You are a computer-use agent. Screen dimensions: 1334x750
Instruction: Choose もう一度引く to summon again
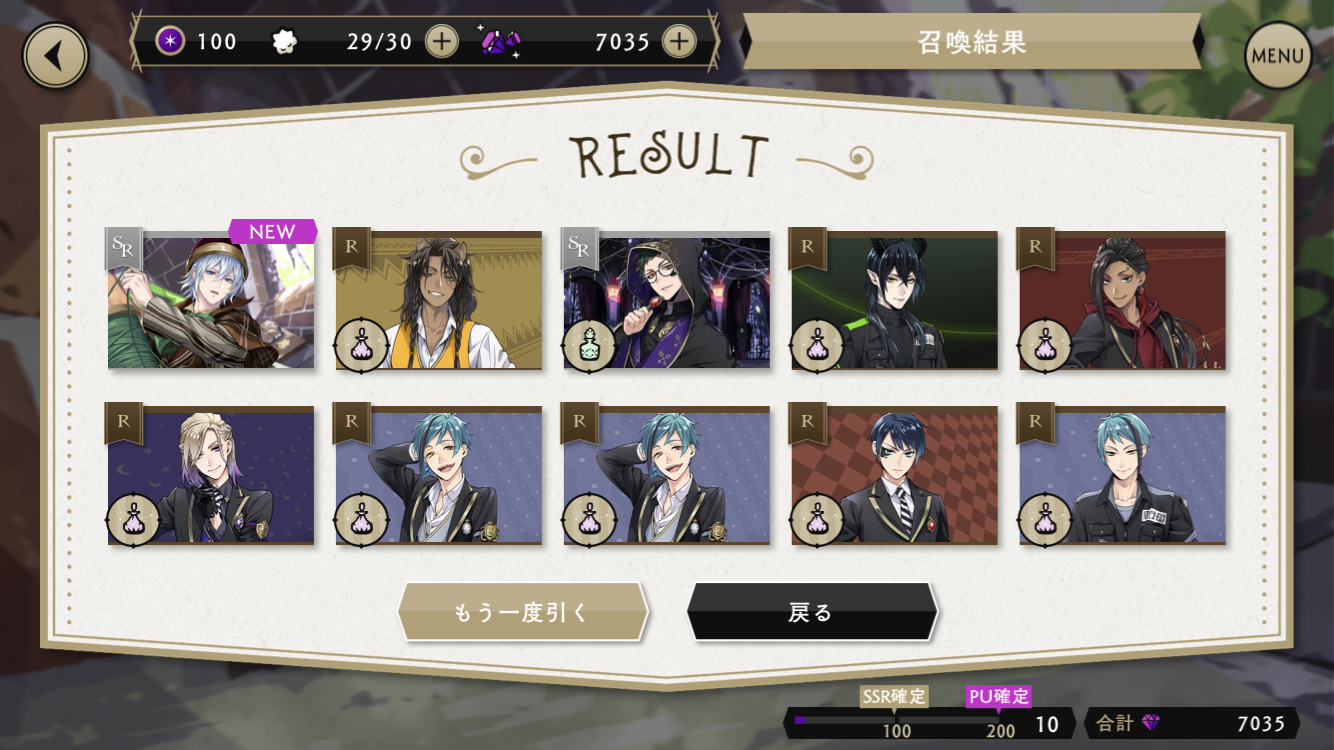pyautogui.click(x=522, y=612)
